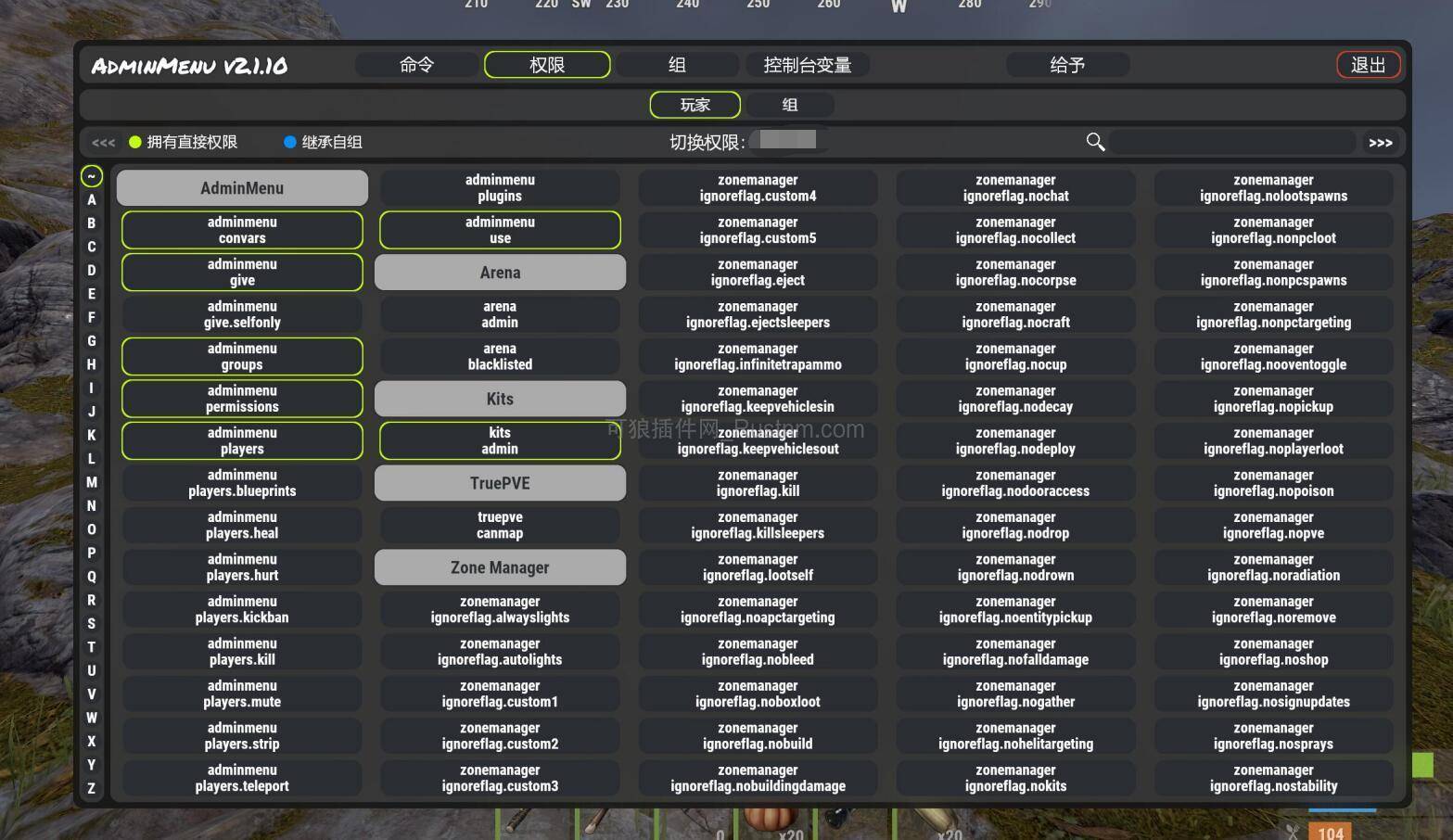
Task: Navigate forward using the >>> arrow
Action: click(1381, 142)
